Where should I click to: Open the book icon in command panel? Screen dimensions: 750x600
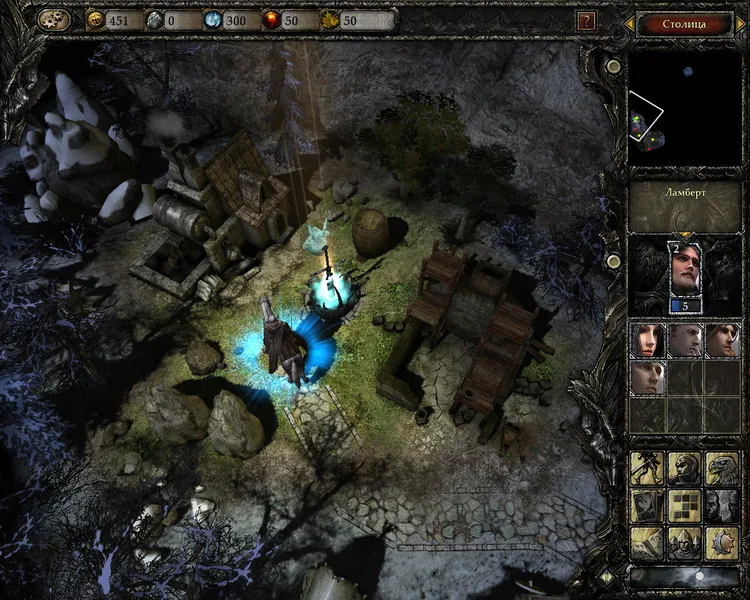646,542
